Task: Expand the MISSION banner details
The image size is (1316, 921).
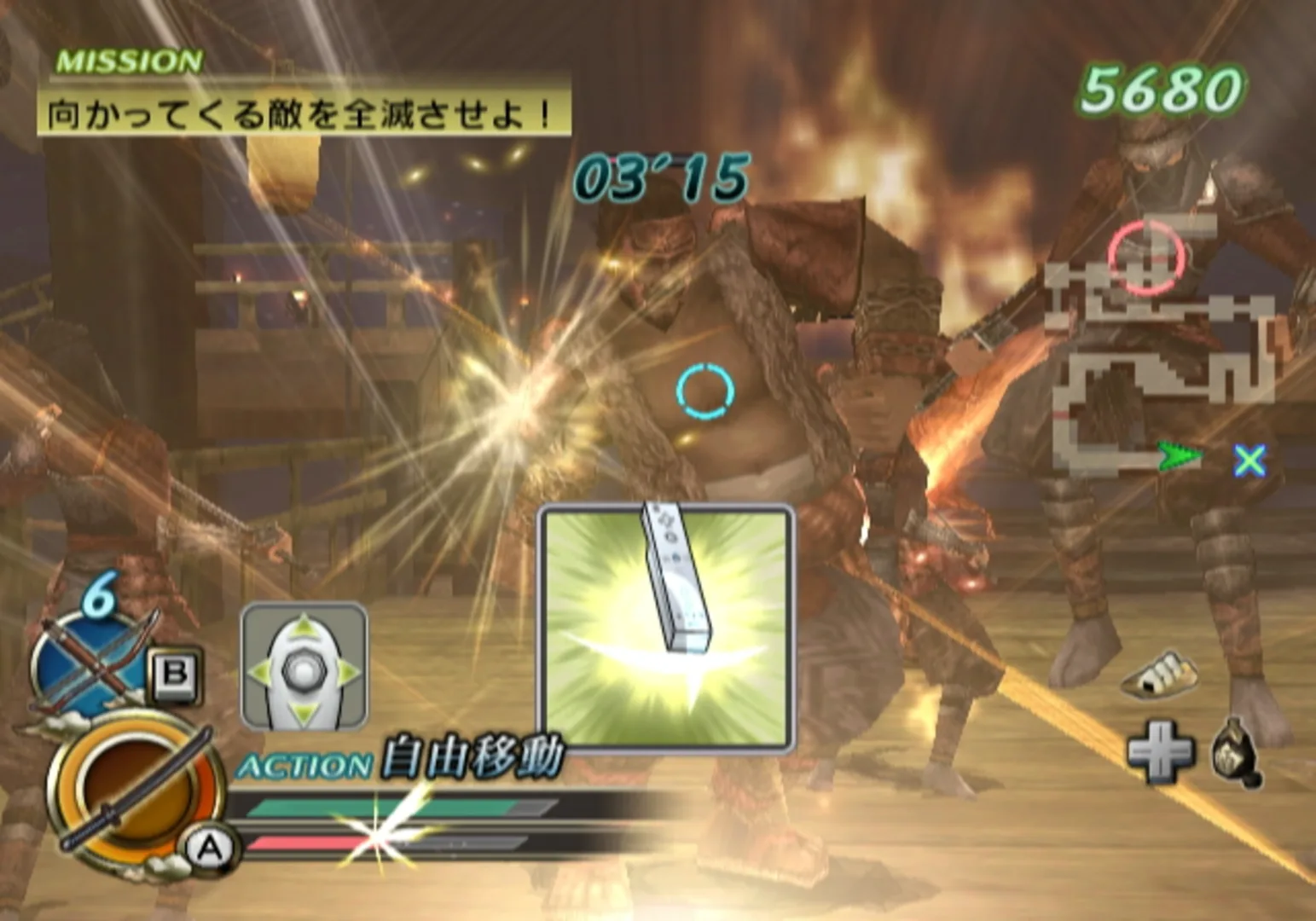Action: pos(128,61)
